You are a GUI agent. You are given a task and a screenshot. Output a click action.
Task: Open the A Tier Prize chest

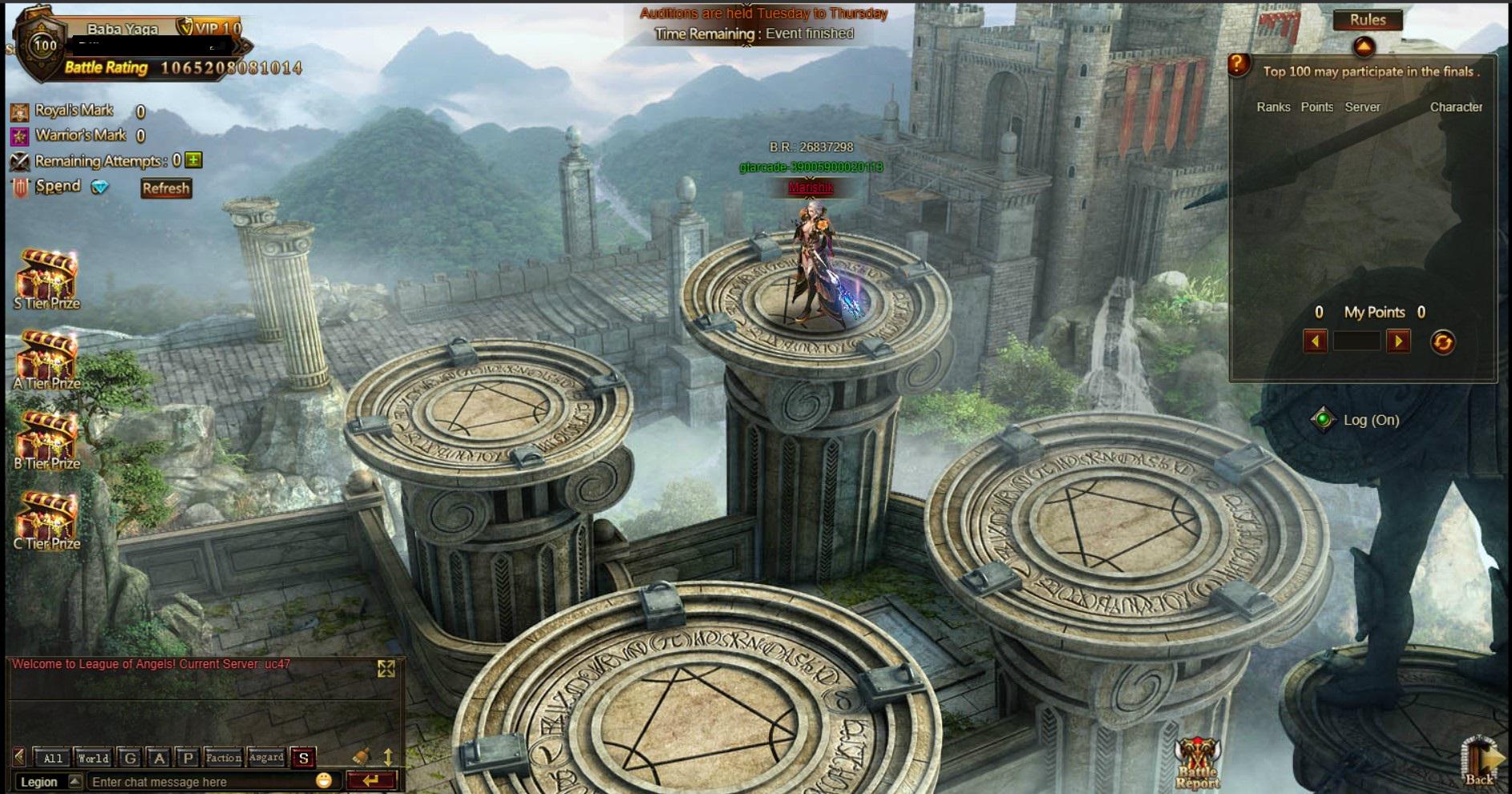(x=46, y=358)
